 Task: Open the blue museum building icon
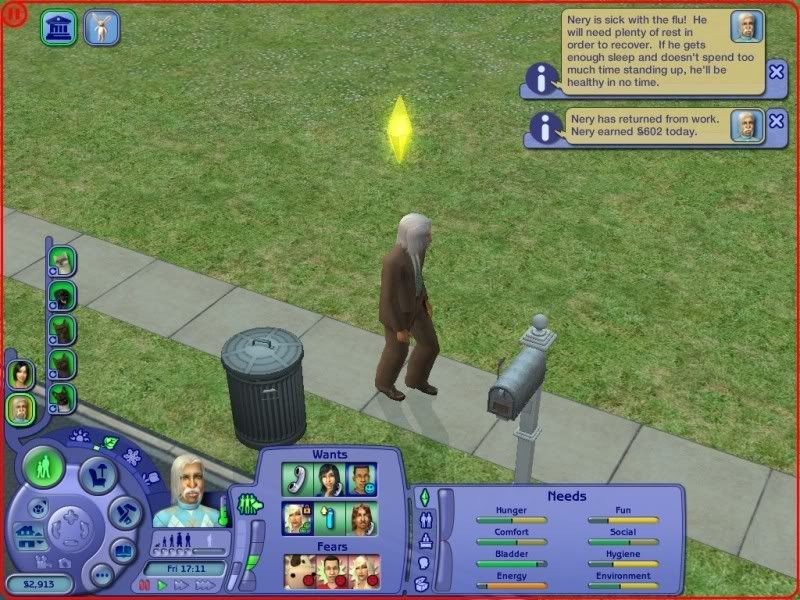(x=59, y=27)
